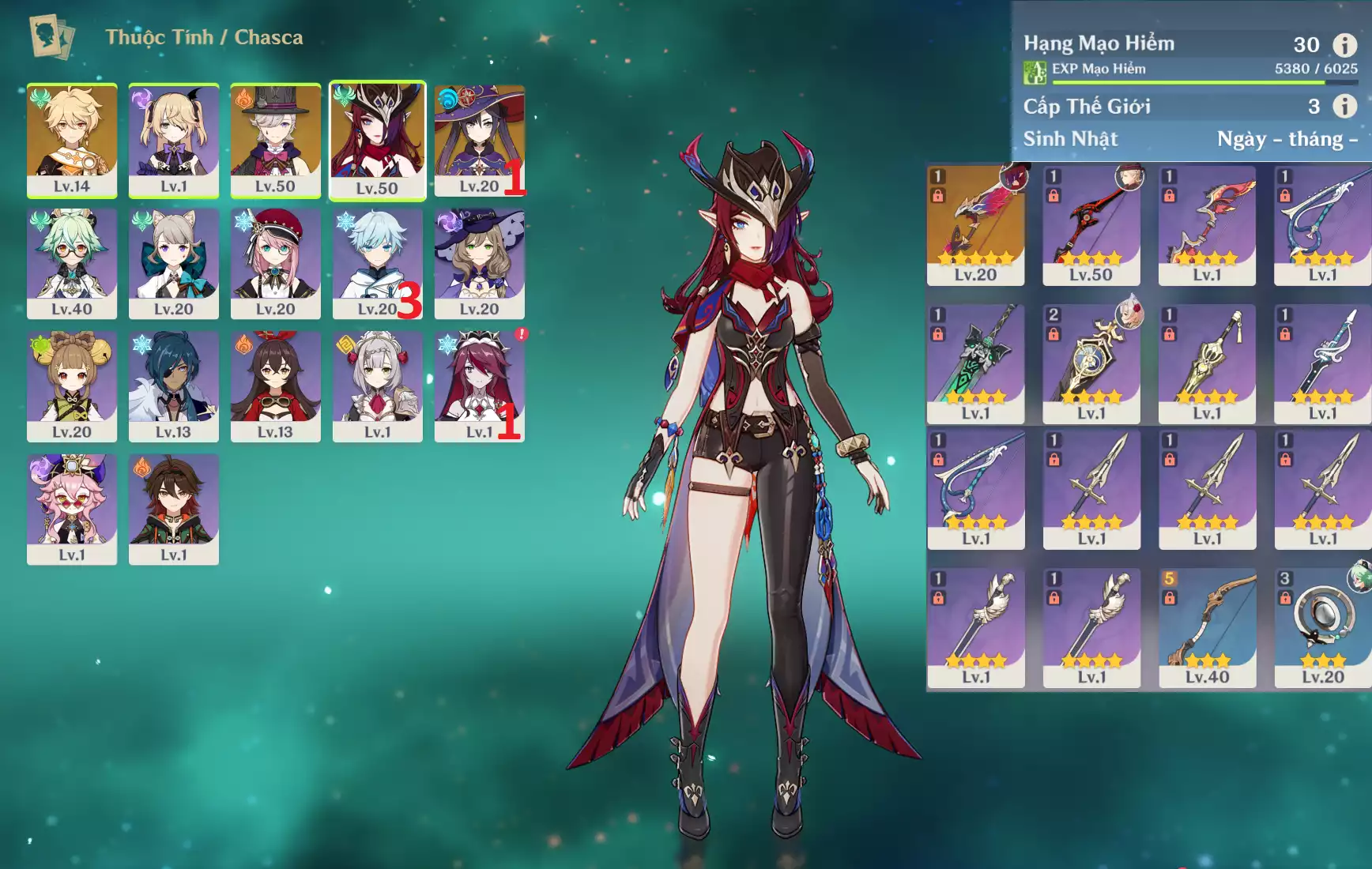Open Rosaria's card with the red alert

(x=479, y=386)
